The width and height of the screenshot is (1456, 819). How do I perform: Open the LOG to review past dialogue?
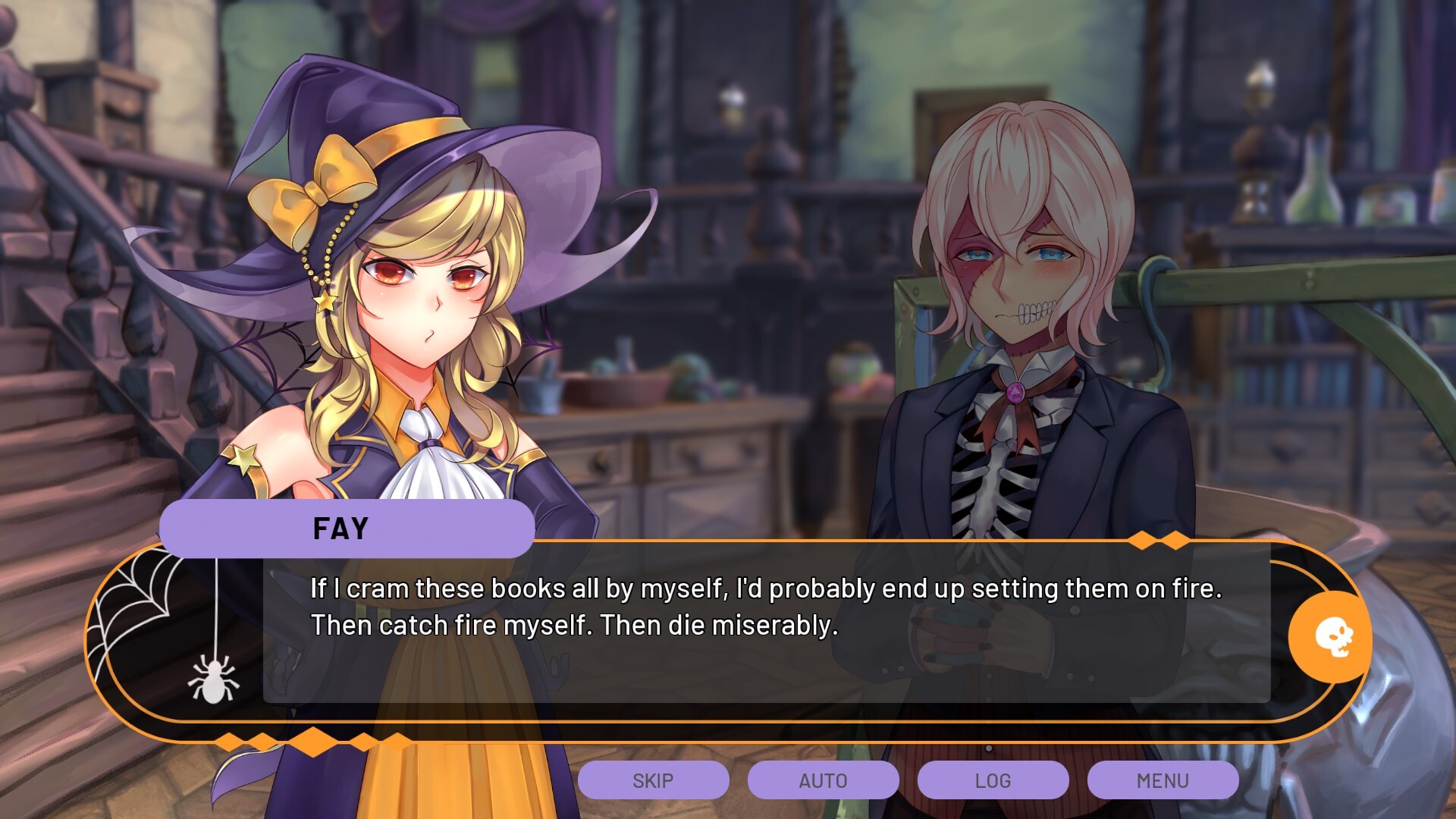[x=993, y=780]
